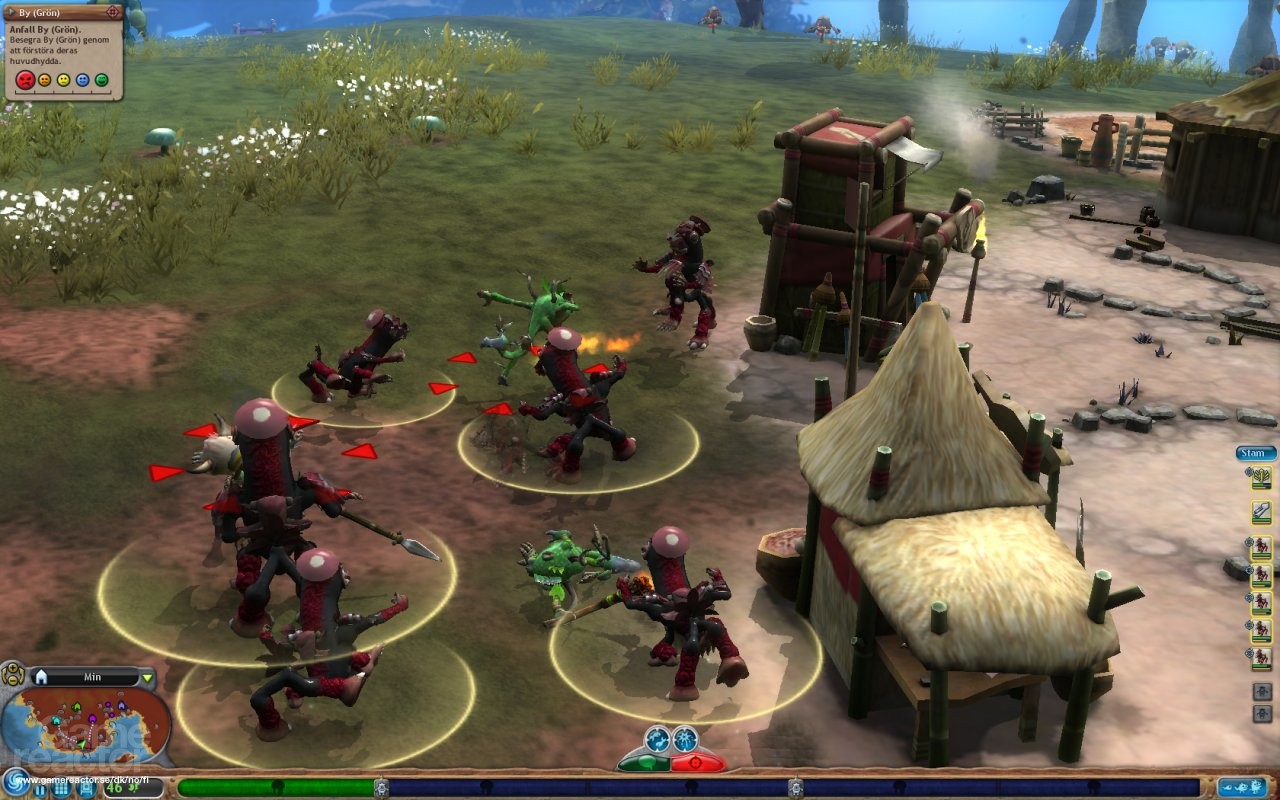Click the camera capture icon near the minimap
The width and height of the screenshot is (1280, 800).
(86, 789)
